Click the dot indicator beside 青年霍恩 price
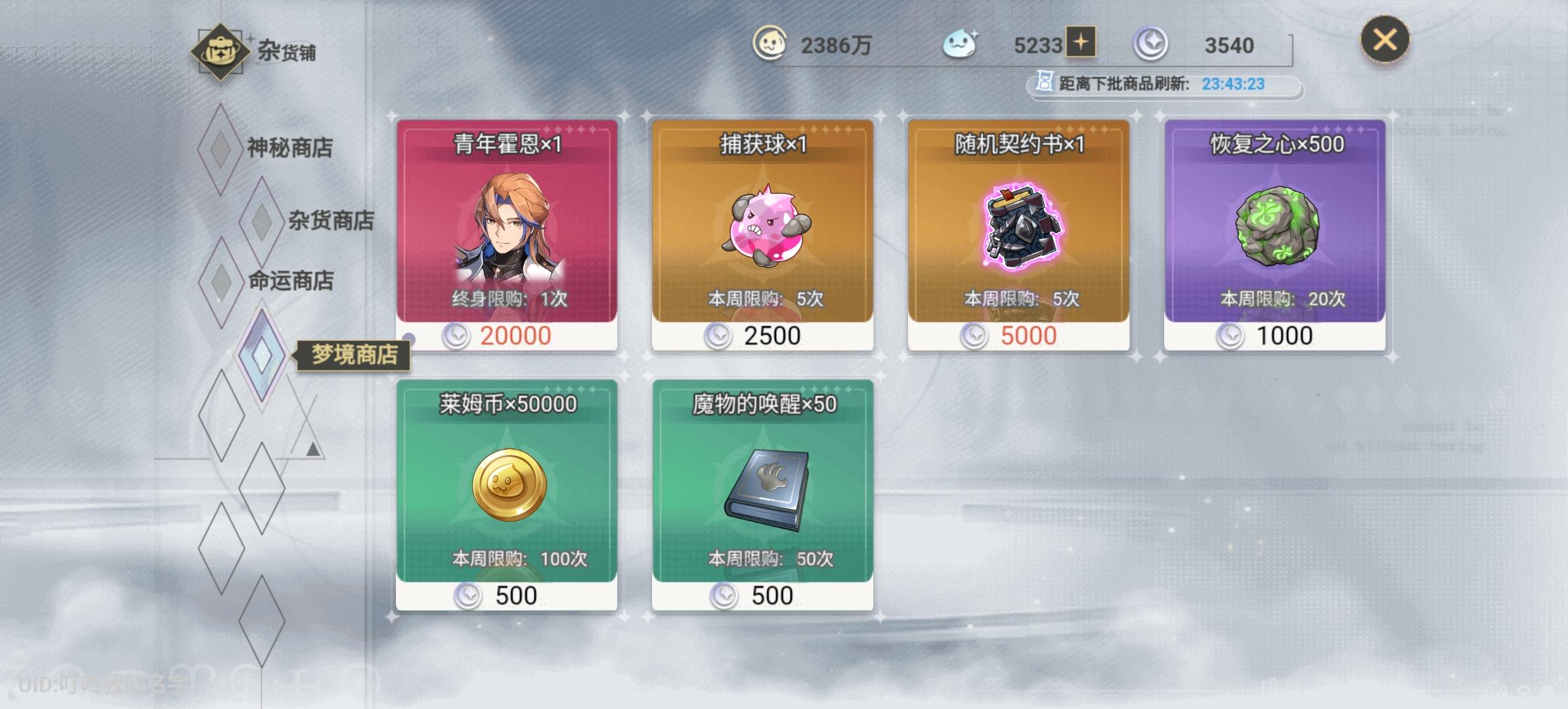1568x709 pixels. pos(409,337)
